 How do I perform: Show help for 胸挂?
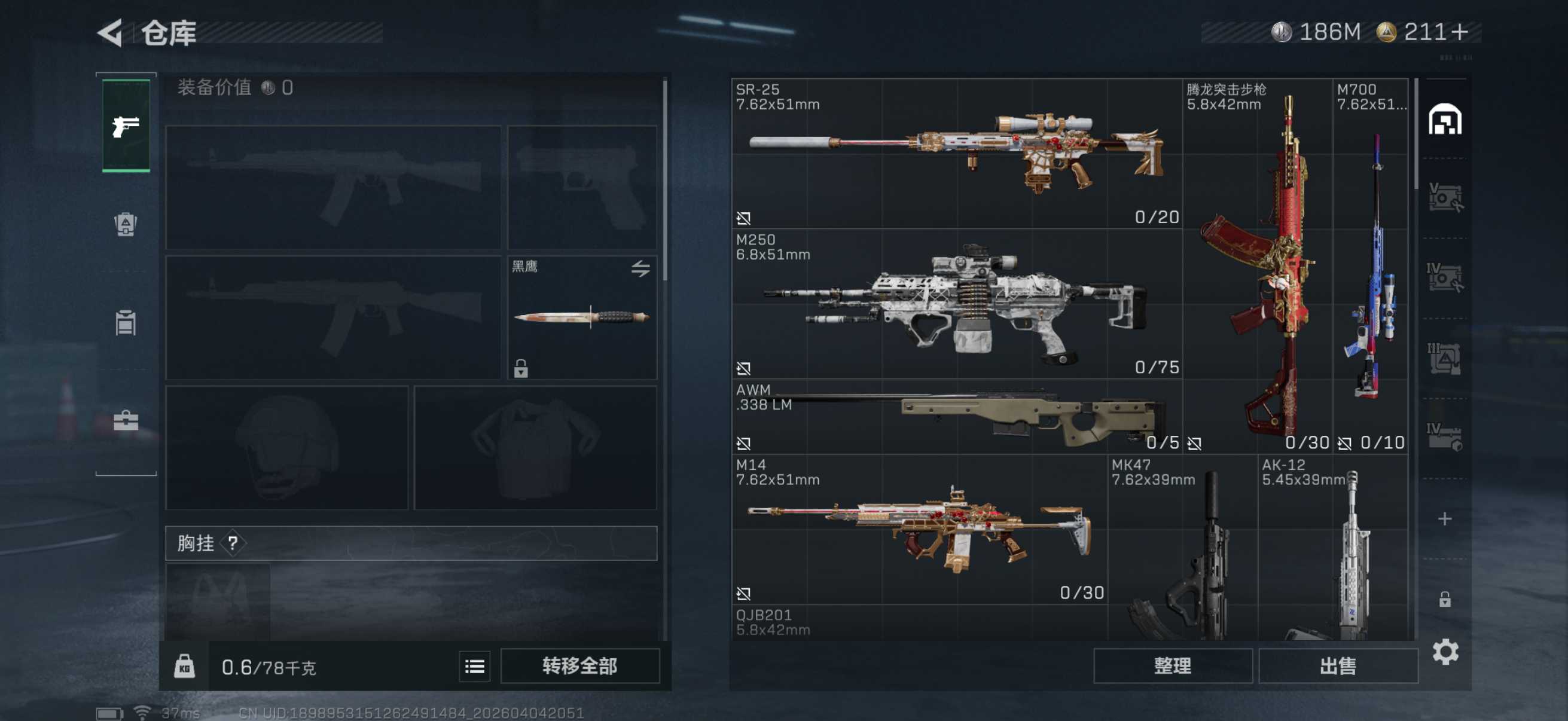[233, 543]
